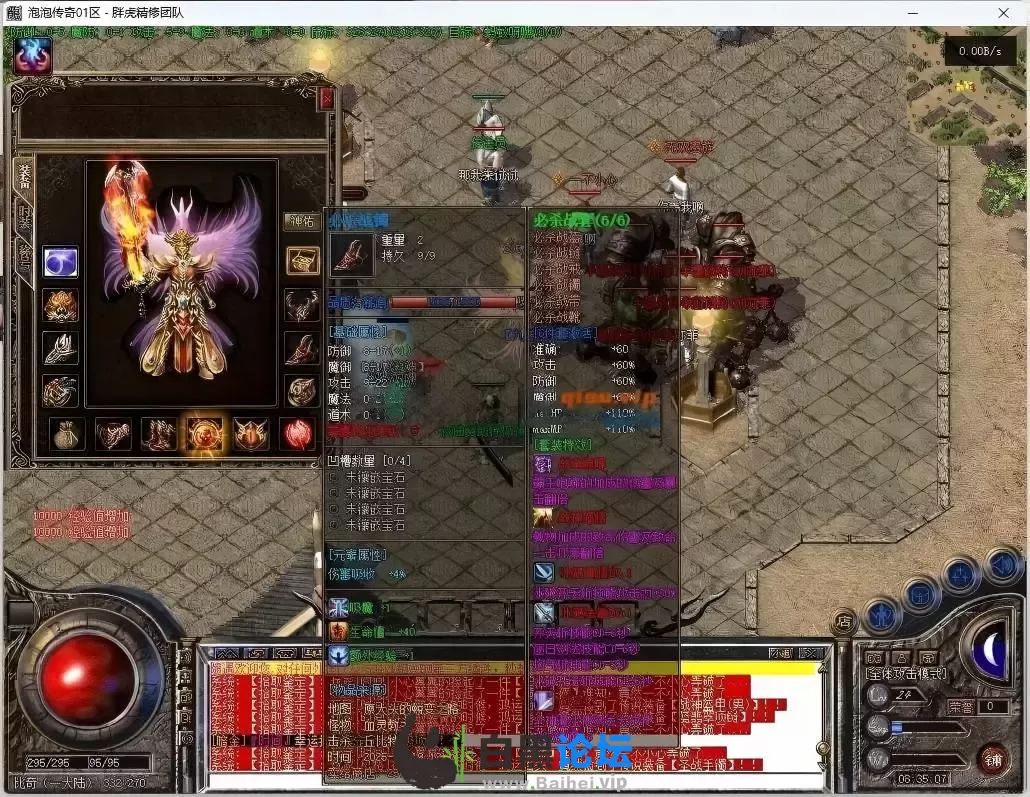Select the boots equipment slot
The height and width of the screenshot is (797, 1030).
pyautogui.click(x=159, y=433)
